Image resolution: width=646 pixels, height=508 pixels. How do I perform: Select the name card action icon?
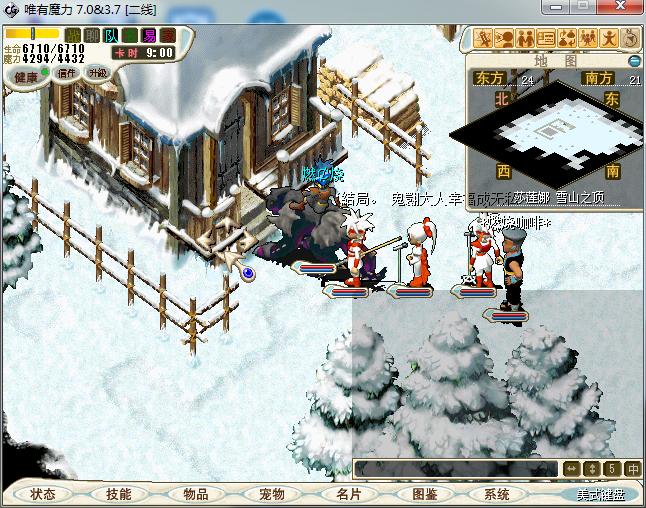click(546, 39)
